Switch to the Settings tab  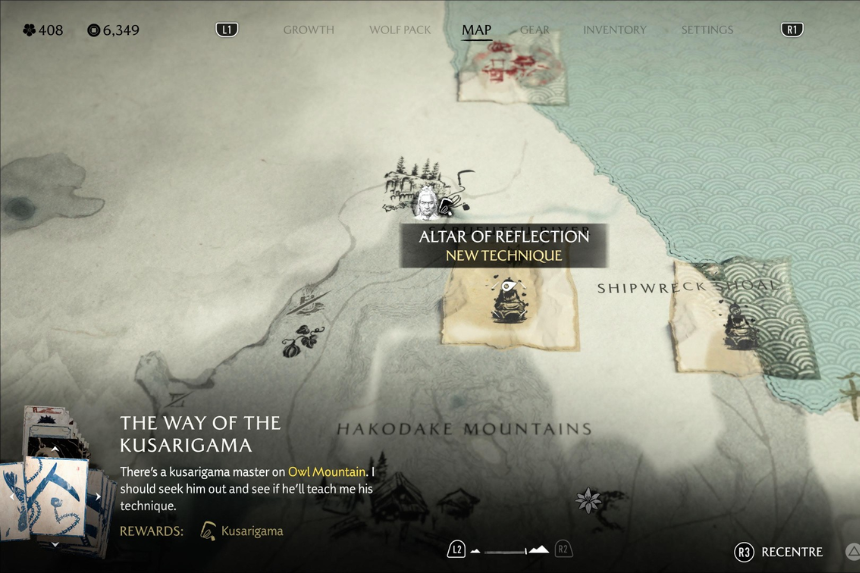pyautogui.click(x=707, y=30)
